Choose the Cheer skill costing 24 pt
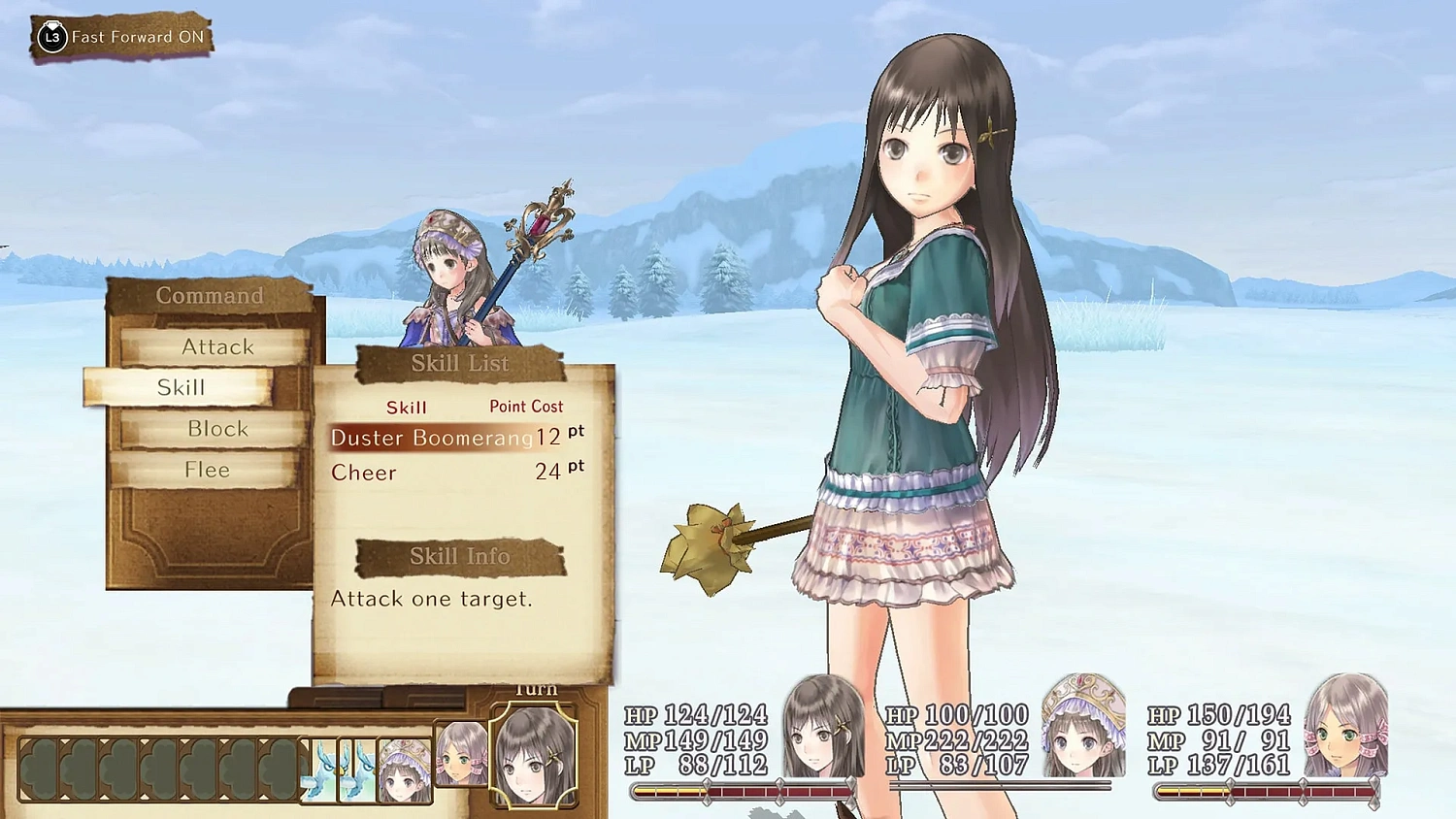Image resolution: width=1456 pixels, height=819 pixels. pyautogui.click(x=364, y=473)
